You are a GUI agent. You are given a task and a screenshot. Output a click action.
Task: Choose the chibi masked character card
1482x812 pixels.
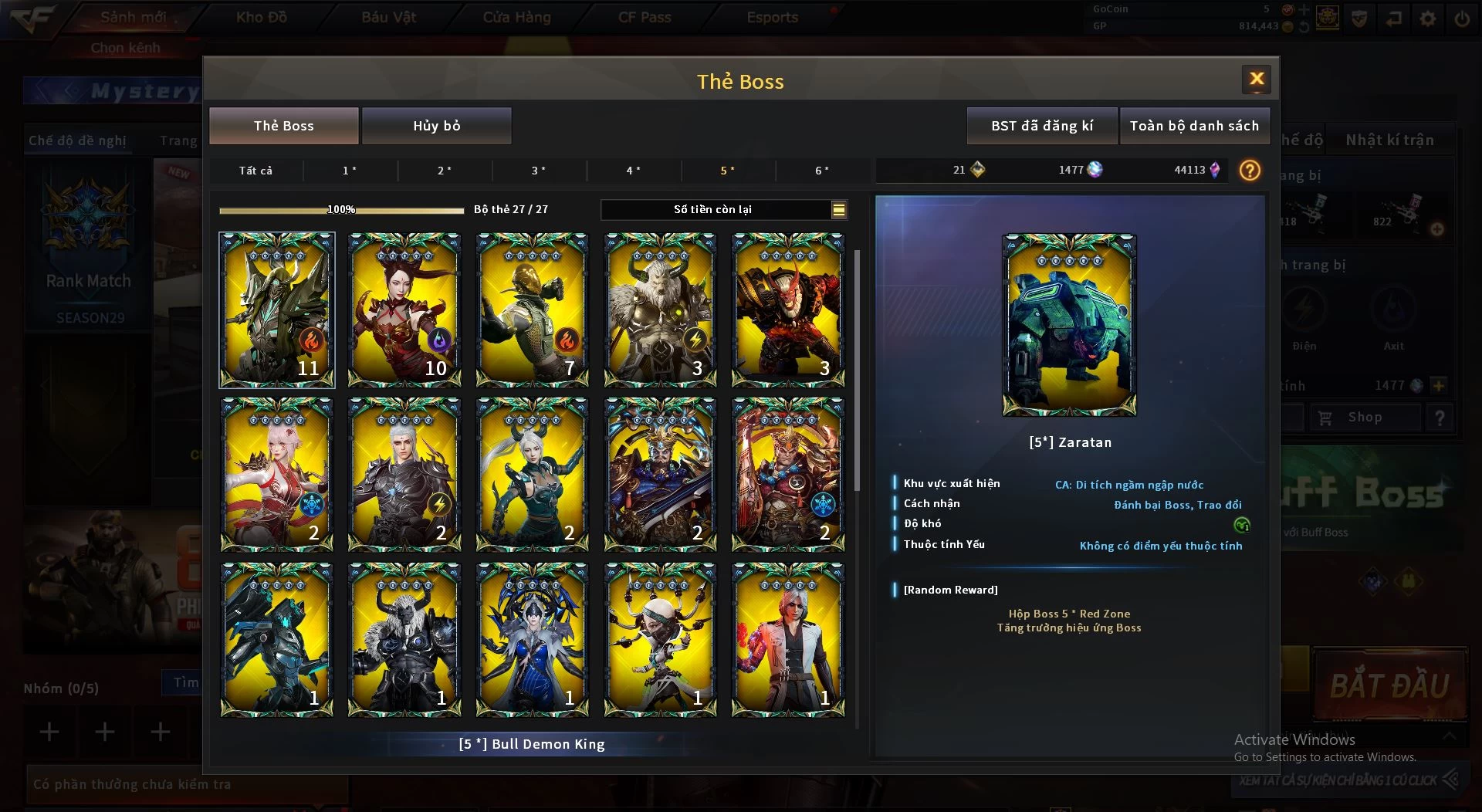tap(660, 640)
